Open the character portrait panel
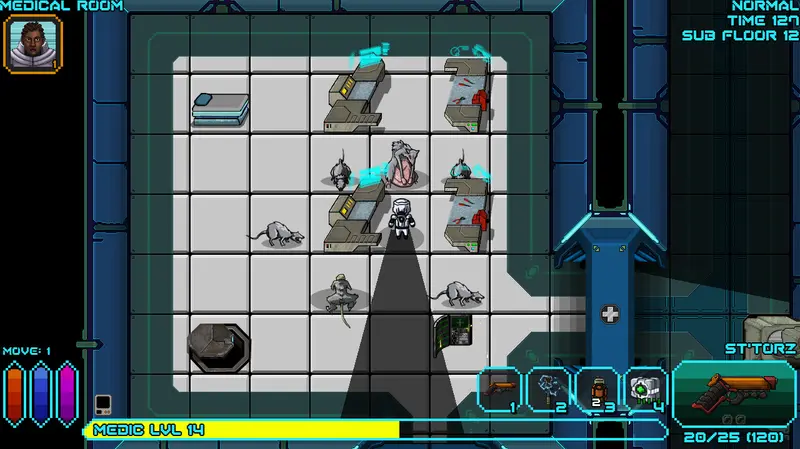The width and height of the screenshot is (800, 449). [34, 44]
